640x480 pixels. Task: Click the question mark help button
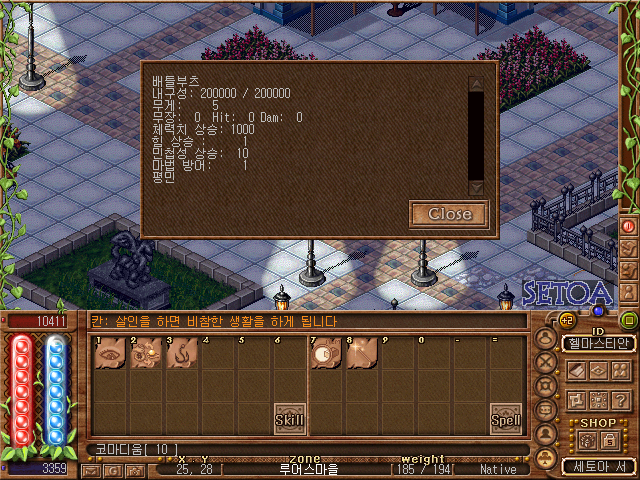pyautogui.click(x=619, y=399)
